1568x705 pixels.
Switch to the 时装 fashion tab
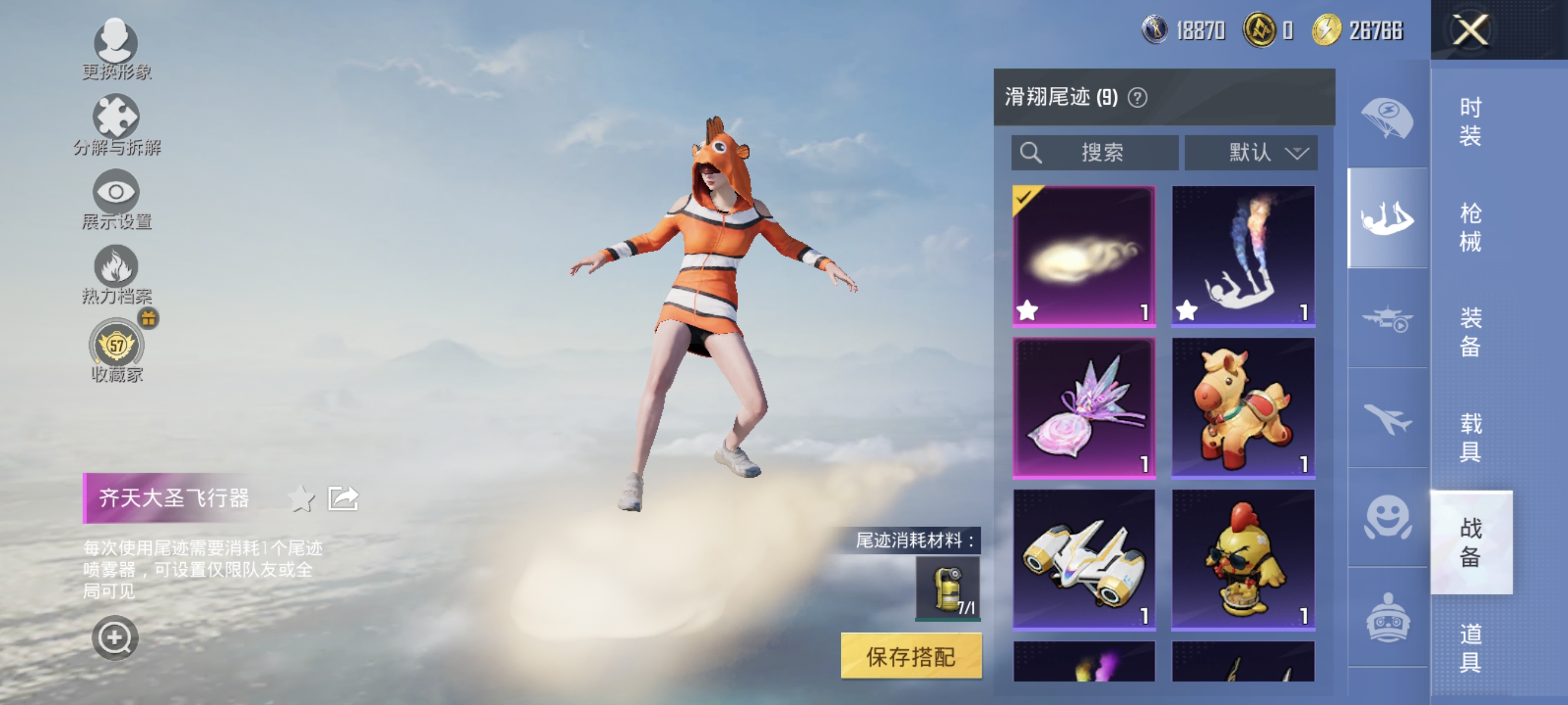point(1470,122)
